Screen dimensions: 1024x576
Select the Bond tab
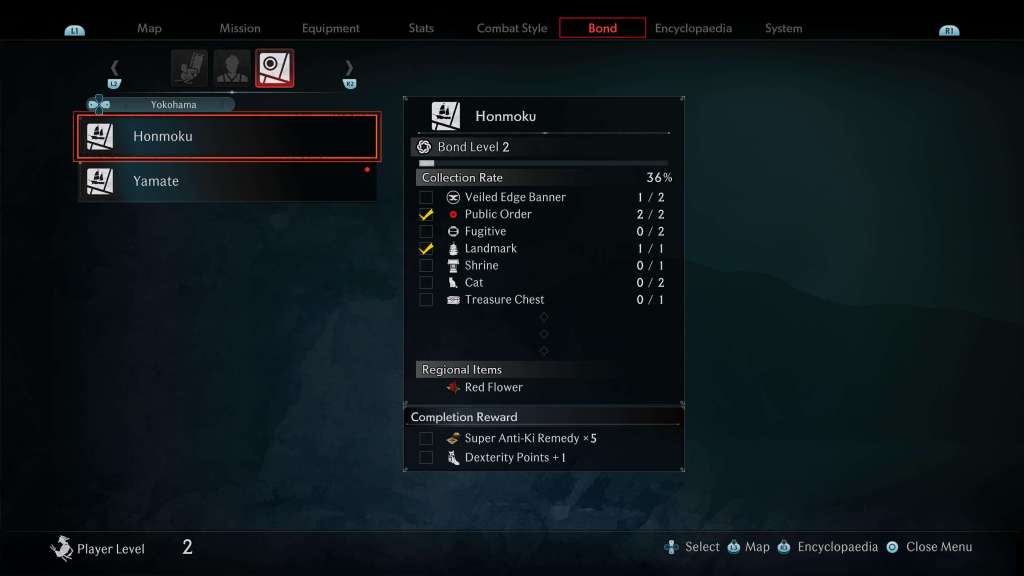[x=602, y=28]
